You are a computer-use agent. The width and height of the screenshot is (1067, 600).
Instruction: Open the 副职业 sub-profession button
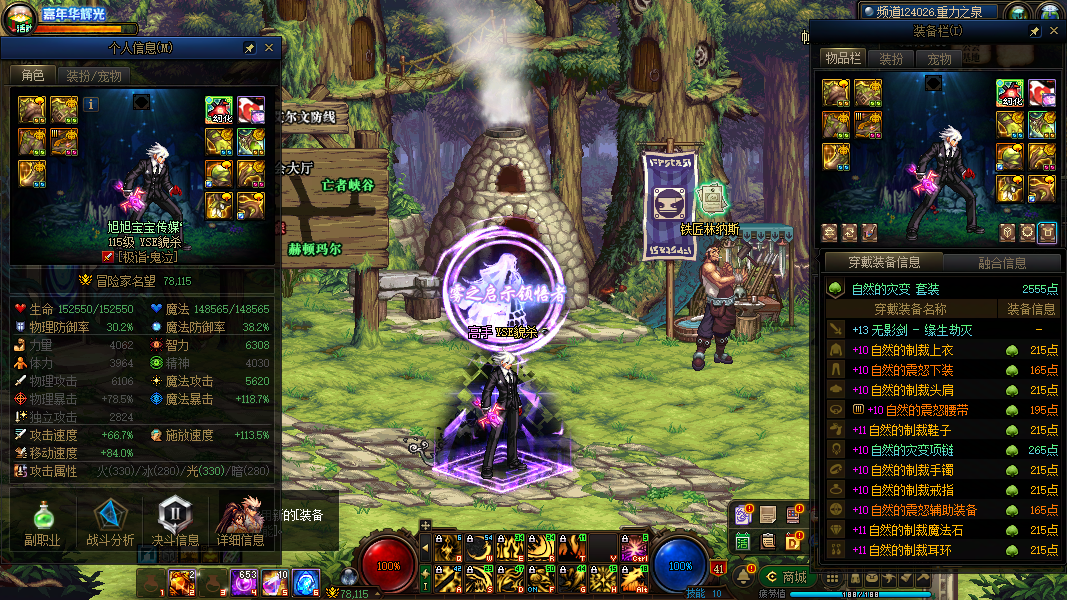[x=42, y=523]
